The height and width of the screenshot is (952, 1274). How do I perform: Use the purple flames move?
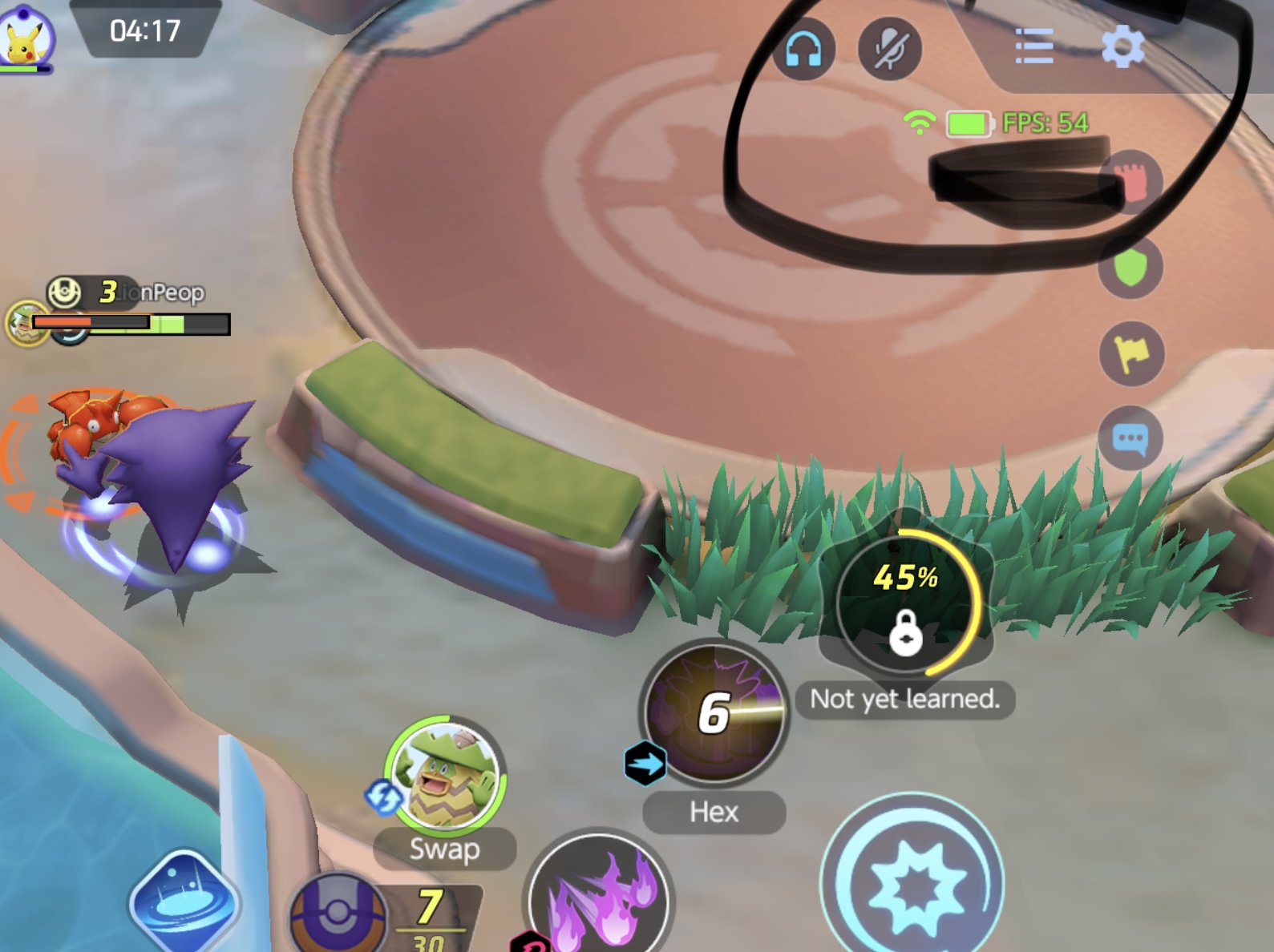click(599, 898)
